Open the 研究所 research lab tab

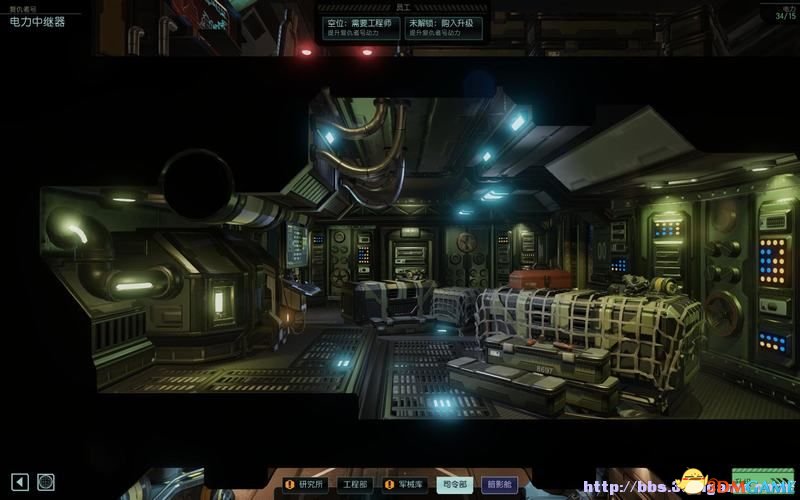pyautogui.click(x=305, y=484)
